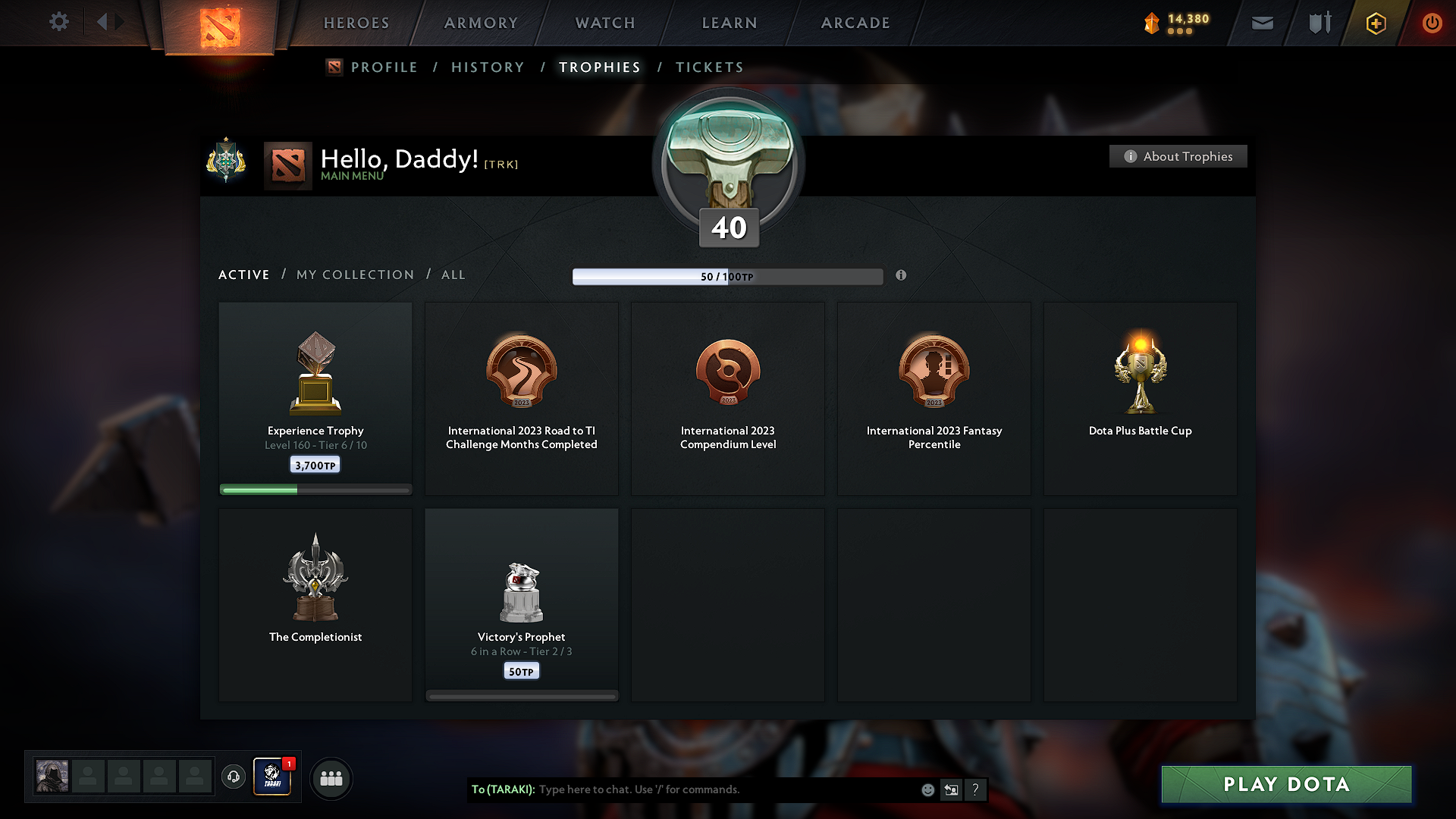
Task: Click the PLAY DOTA button
Action: pos(1285,784)
